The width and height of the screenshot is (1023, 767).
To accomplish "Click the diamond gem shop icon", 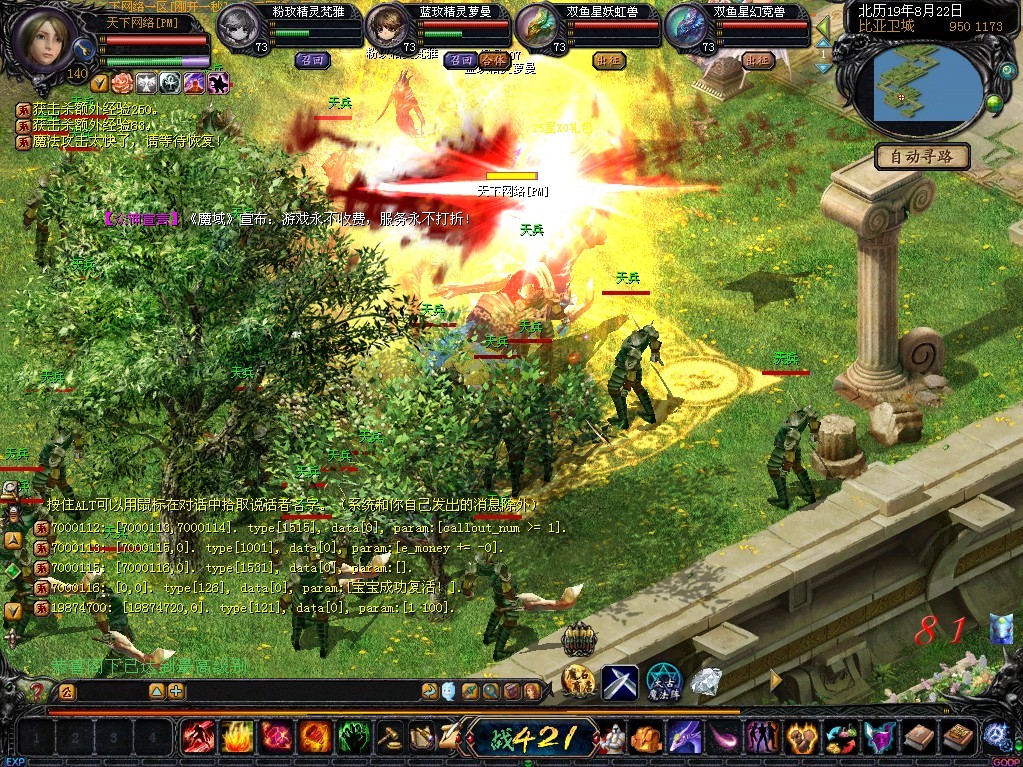I will click(x=707, y=682).
